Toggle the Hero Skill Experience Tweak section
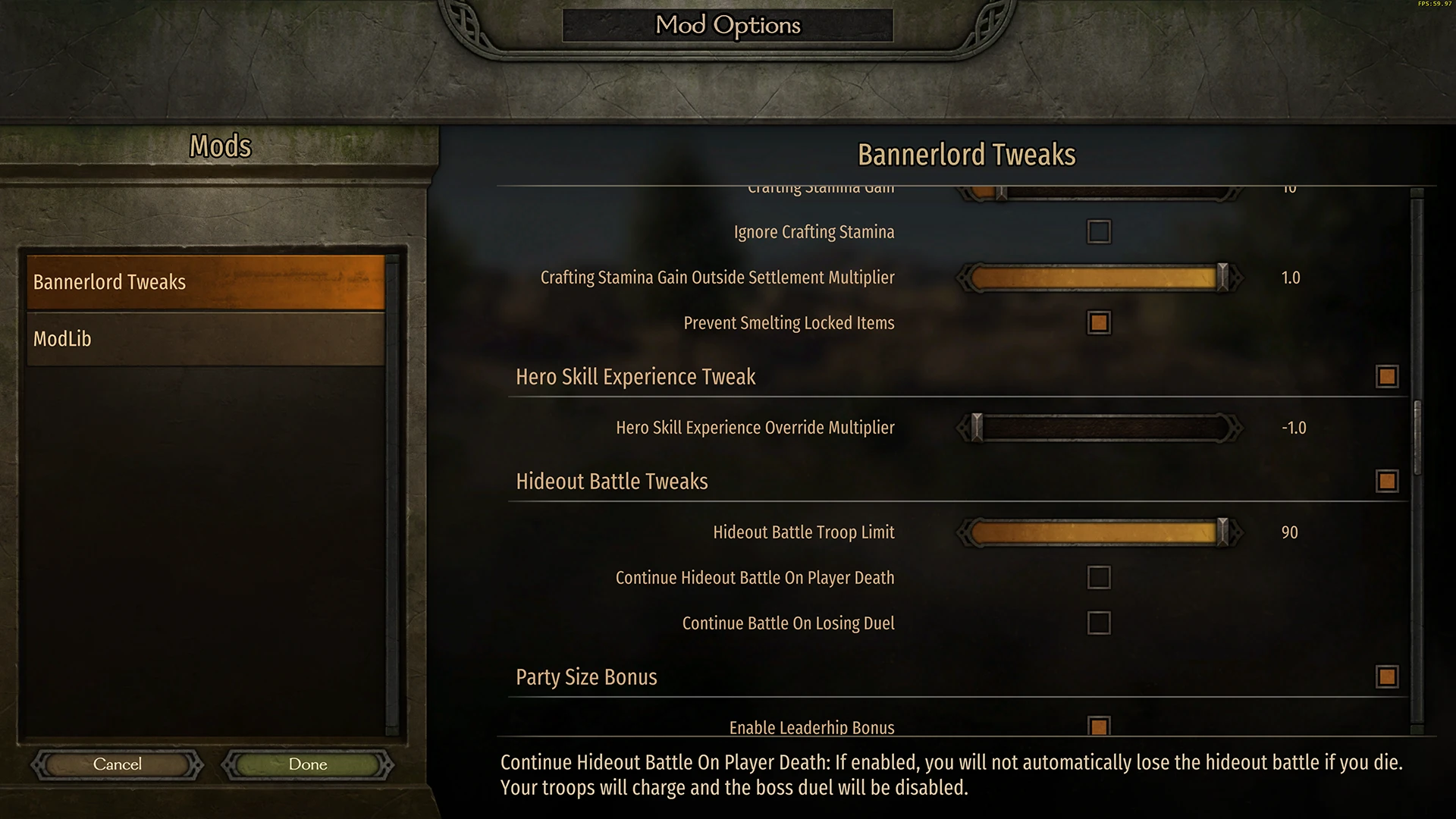This screenshot has height=819, width=1456. pyautogui.click(x=1386, y=376)
